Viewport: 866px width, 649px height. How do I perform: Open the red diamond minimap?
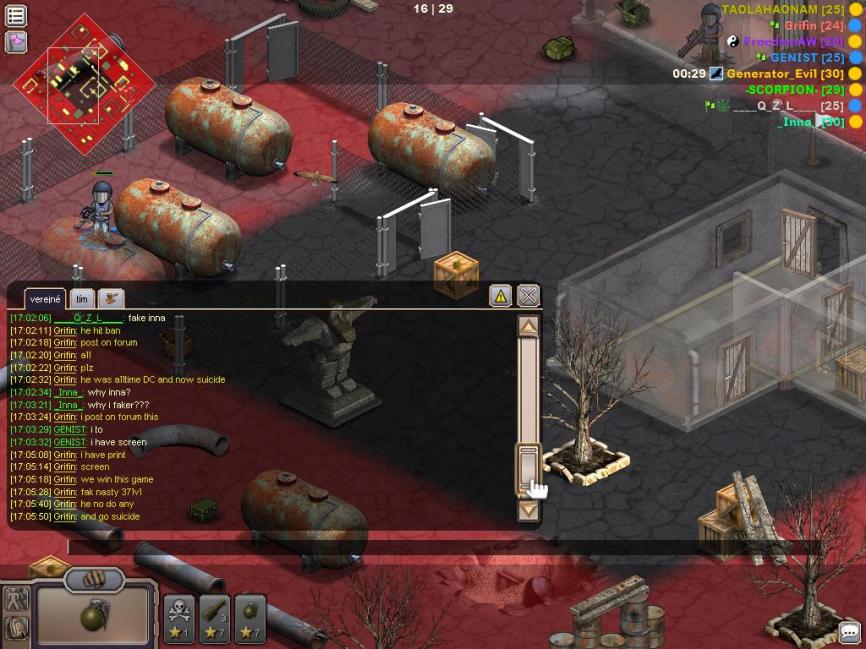84,84
